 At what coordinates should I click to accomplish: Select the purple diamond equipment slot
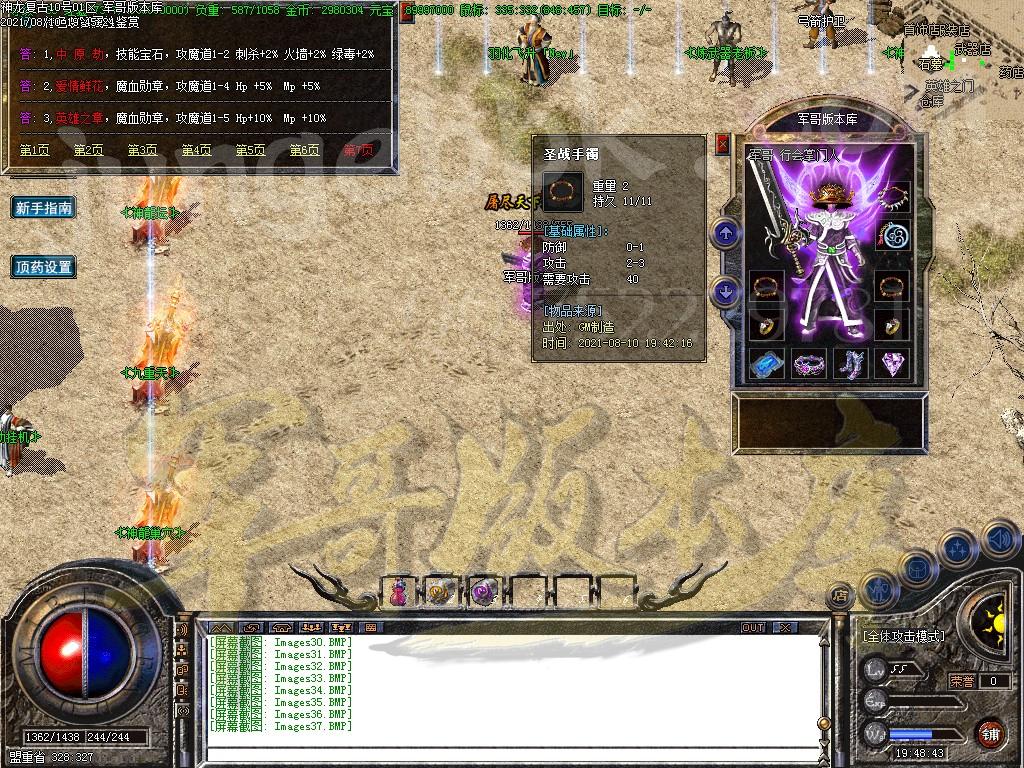click(892, 364)
